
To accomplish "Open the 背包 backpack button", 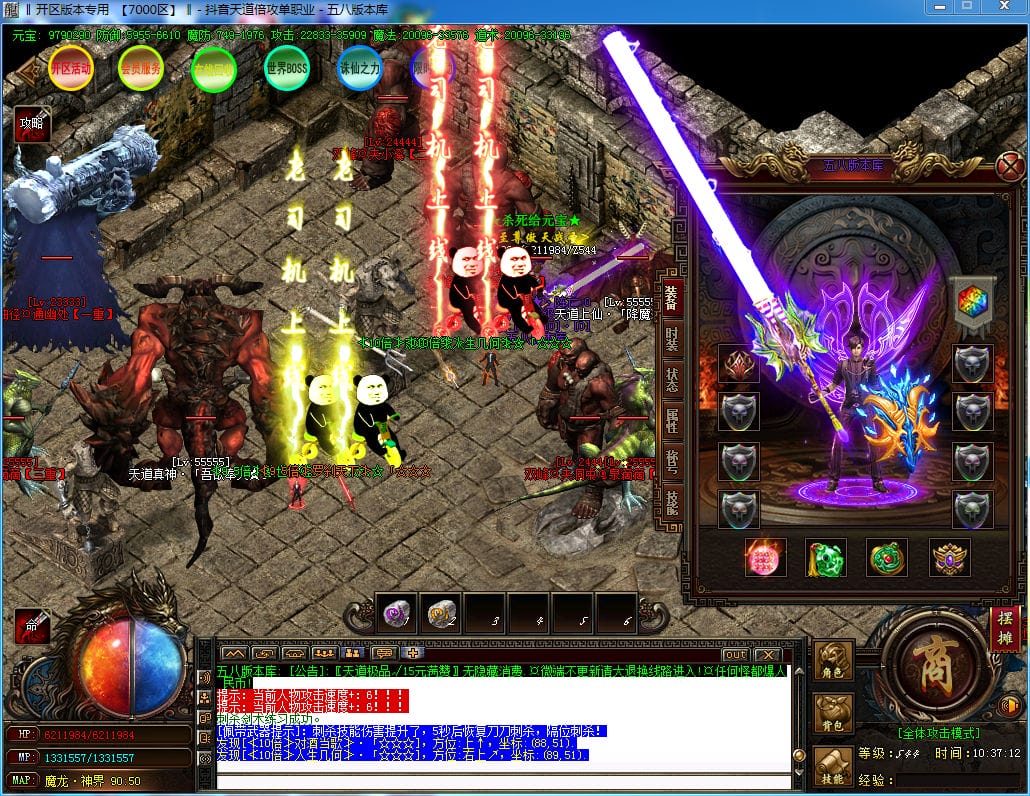I will point(832,714).
